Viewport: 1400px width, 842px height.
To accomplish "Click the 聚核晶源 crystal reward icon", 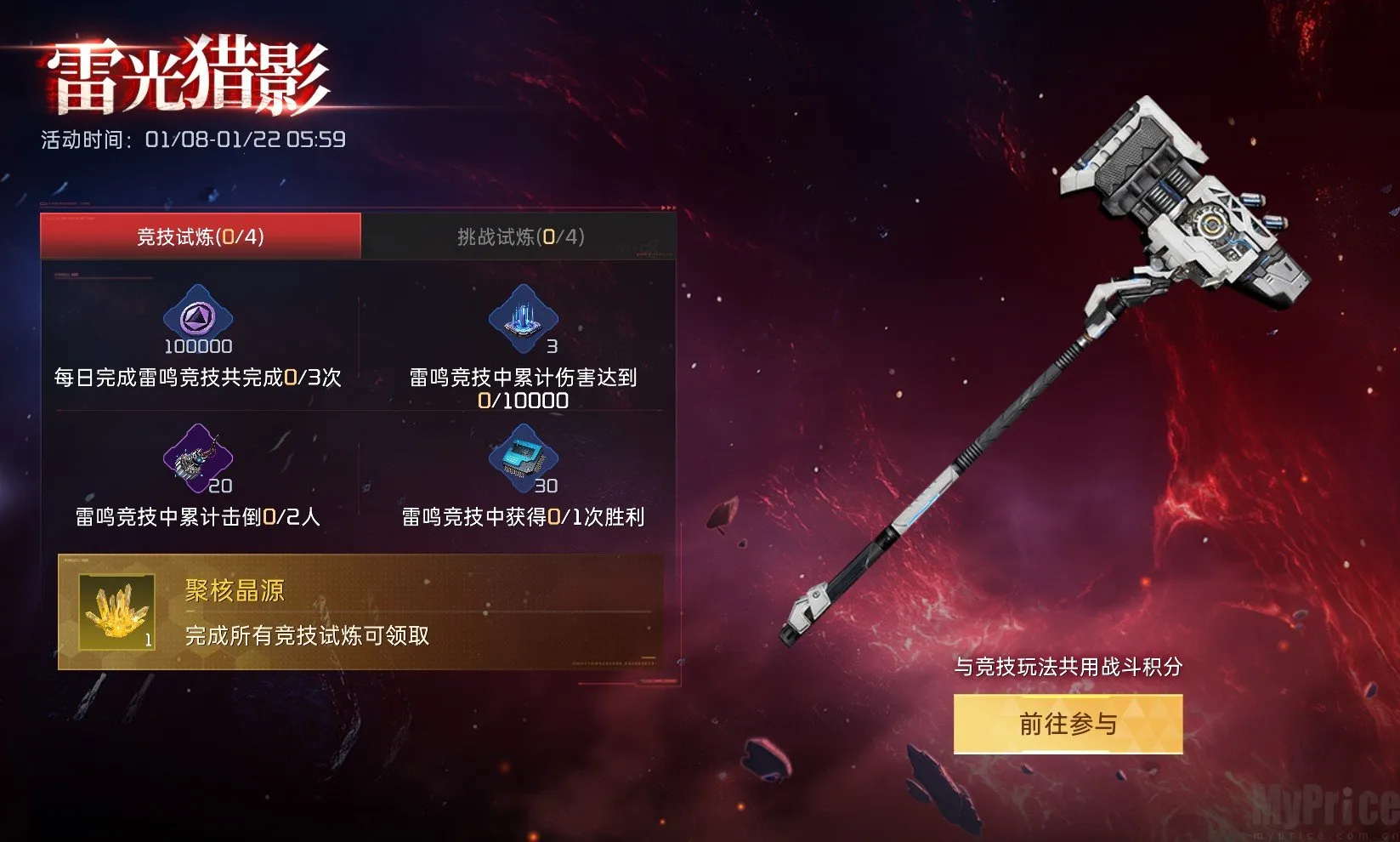I will 116,610.
